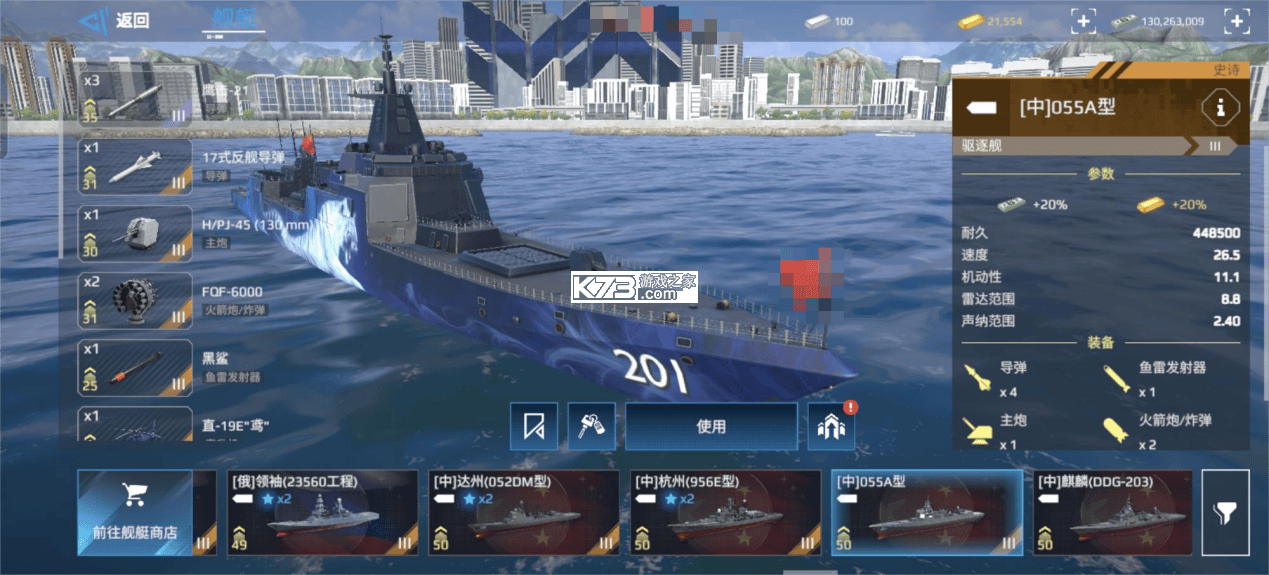This screenshot has width=1269, height=575.
Task: Select the 17式反舰导弹 missile slot
Action: tap(136, 166)
